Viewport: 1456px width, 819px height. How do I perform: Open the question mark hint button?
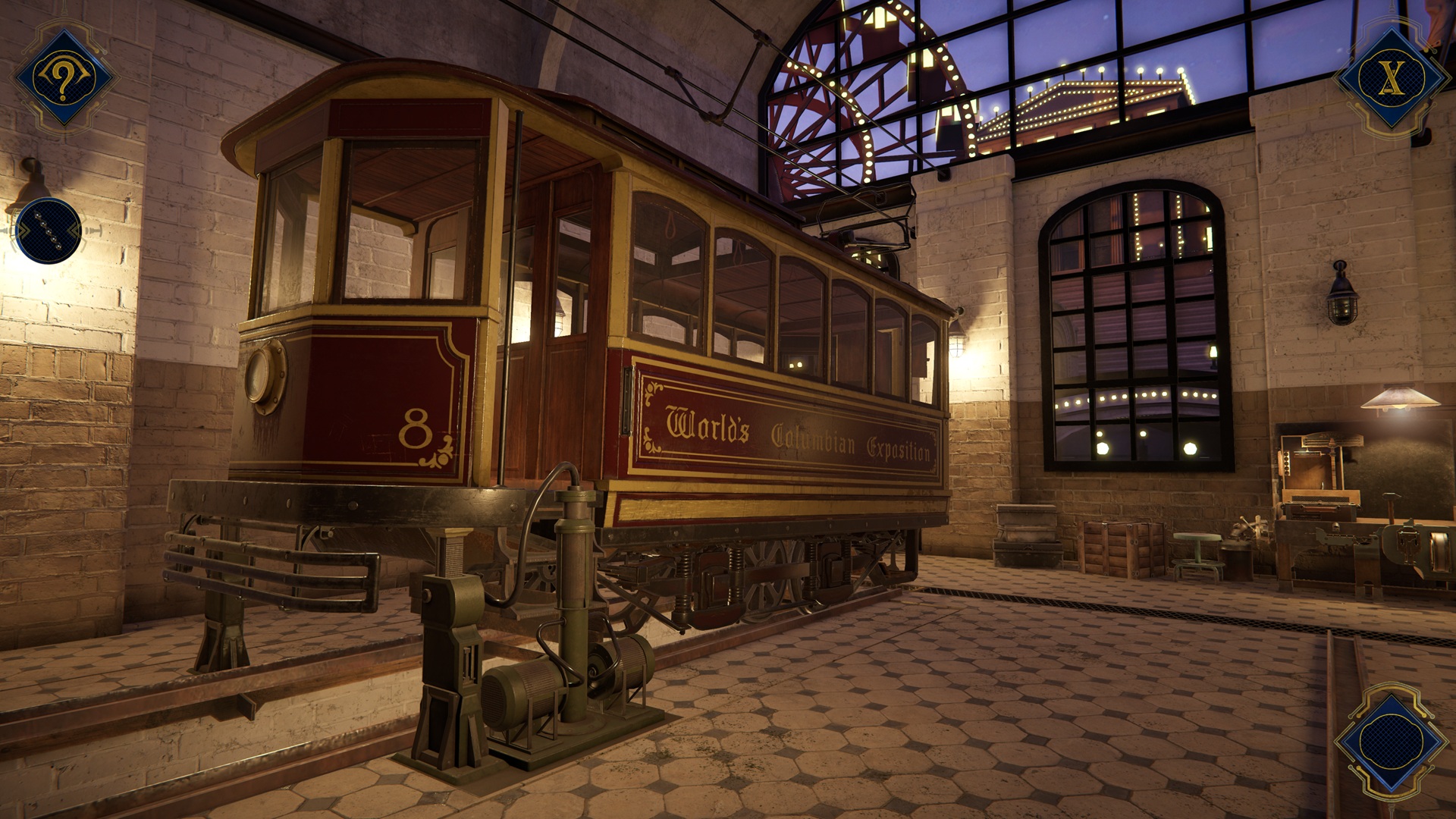[x=64, y=78]
